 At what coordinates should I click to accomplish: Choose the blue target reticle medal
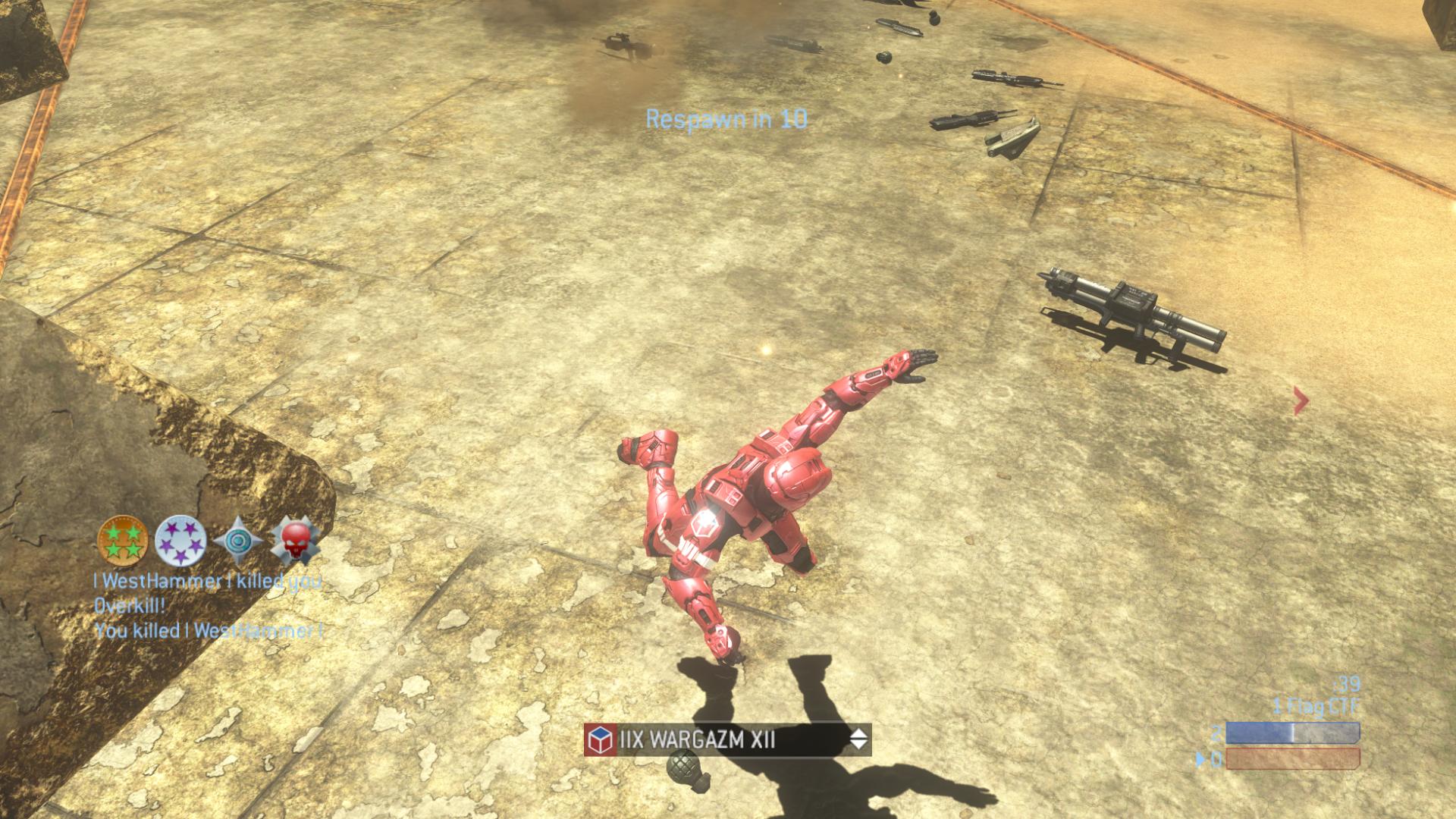tap(238, 541)
